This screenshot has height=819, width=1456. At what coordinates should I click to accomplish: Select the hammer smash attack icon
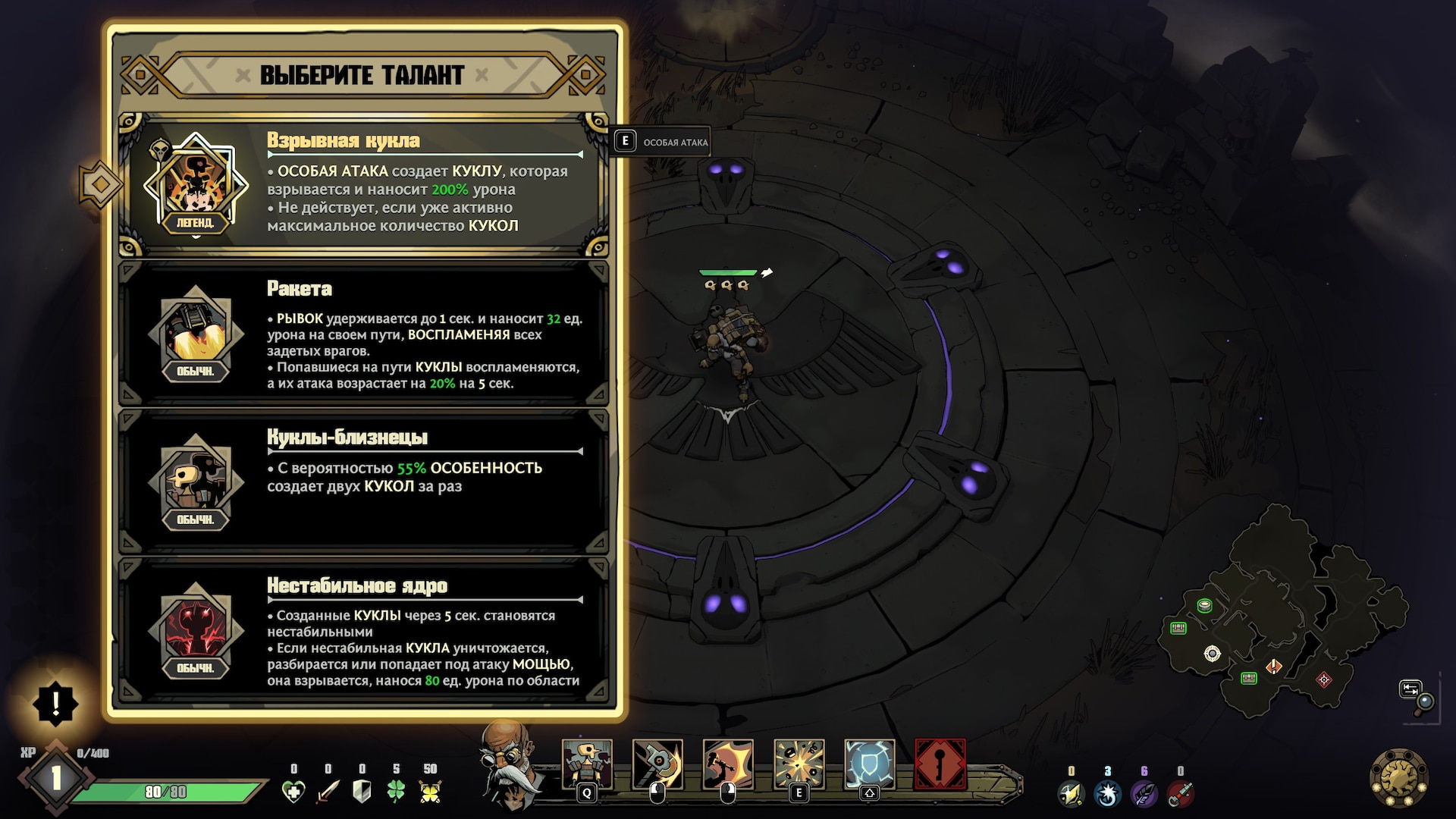tap(727, 764)
